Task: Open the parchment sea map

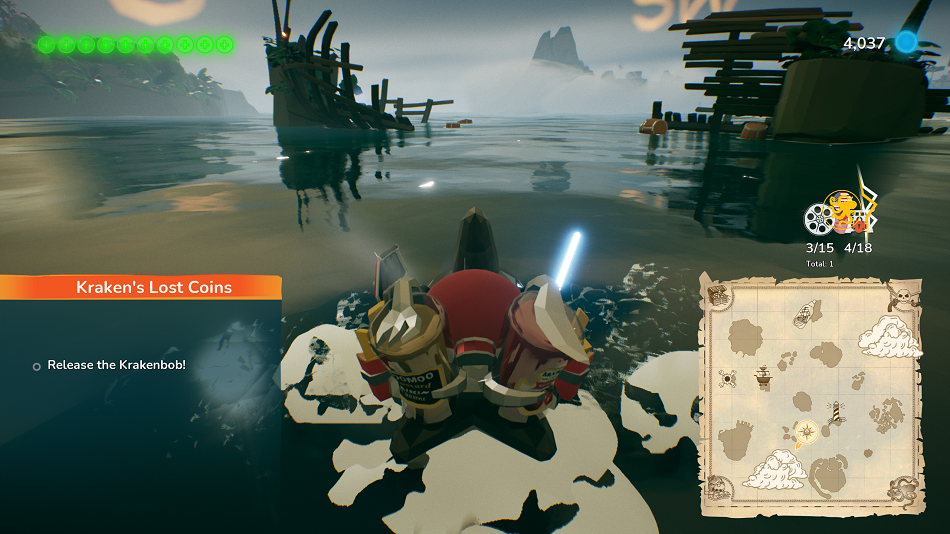Action: click(x=810, y=397)
